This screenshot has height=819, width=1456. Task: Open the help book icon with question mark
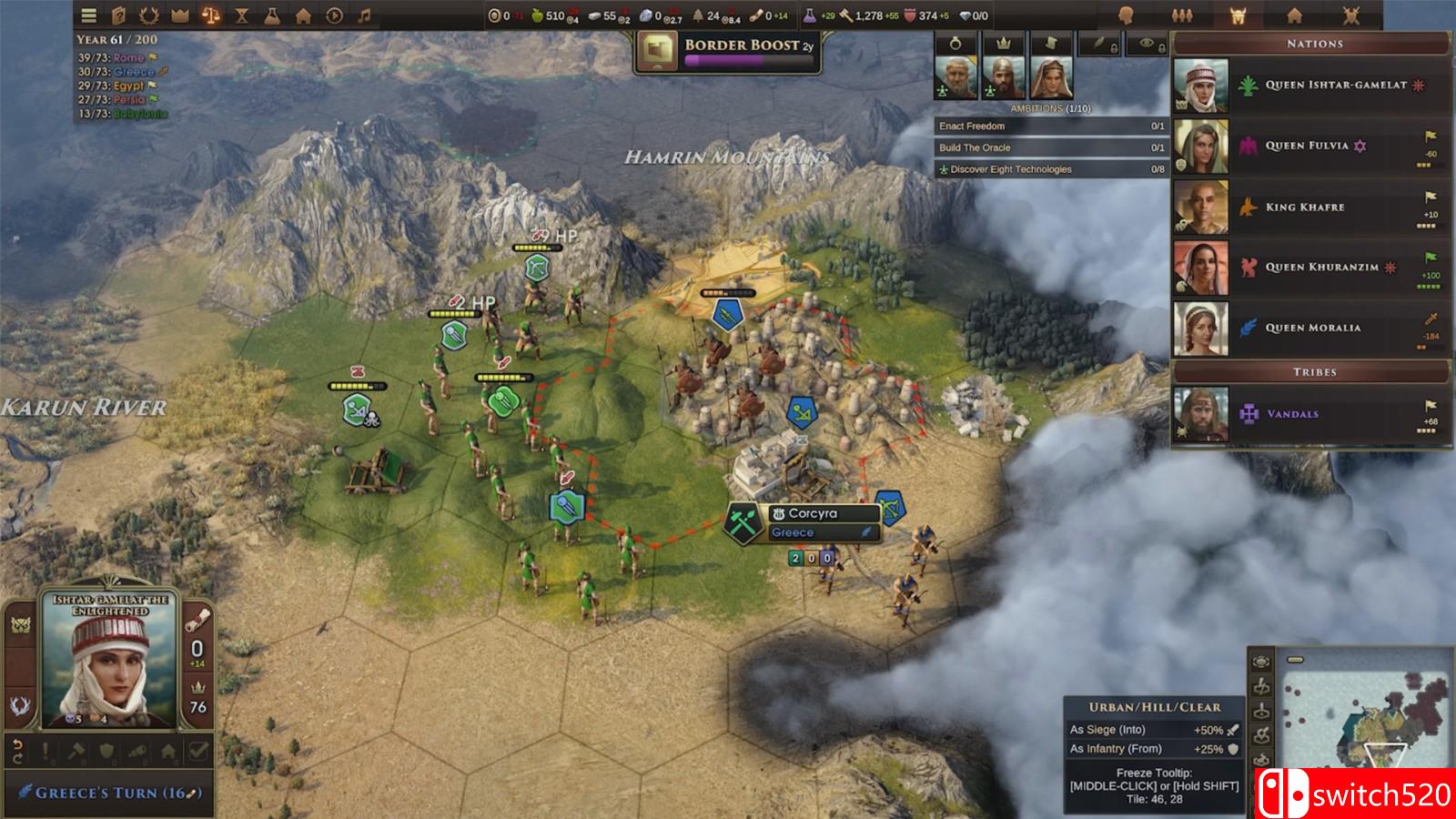(x=119, y=15)
